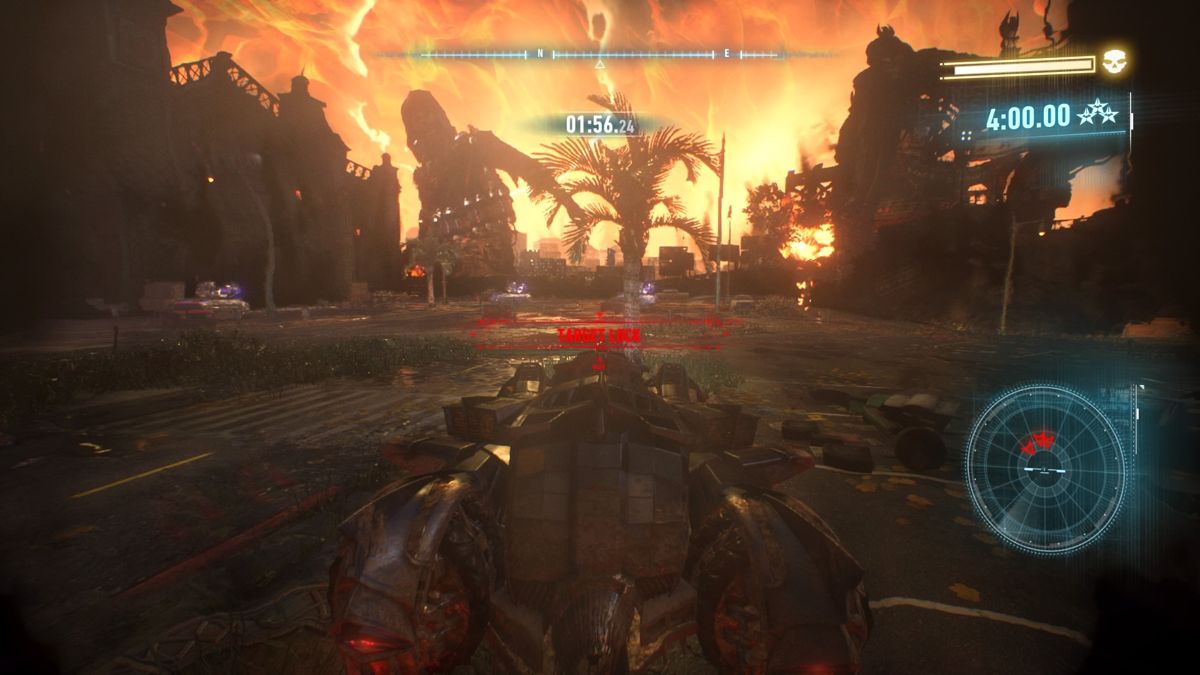Click the red enemy markers on radar
The width and height of the screenshot is (1200, 675).
tap(1040, 442)
